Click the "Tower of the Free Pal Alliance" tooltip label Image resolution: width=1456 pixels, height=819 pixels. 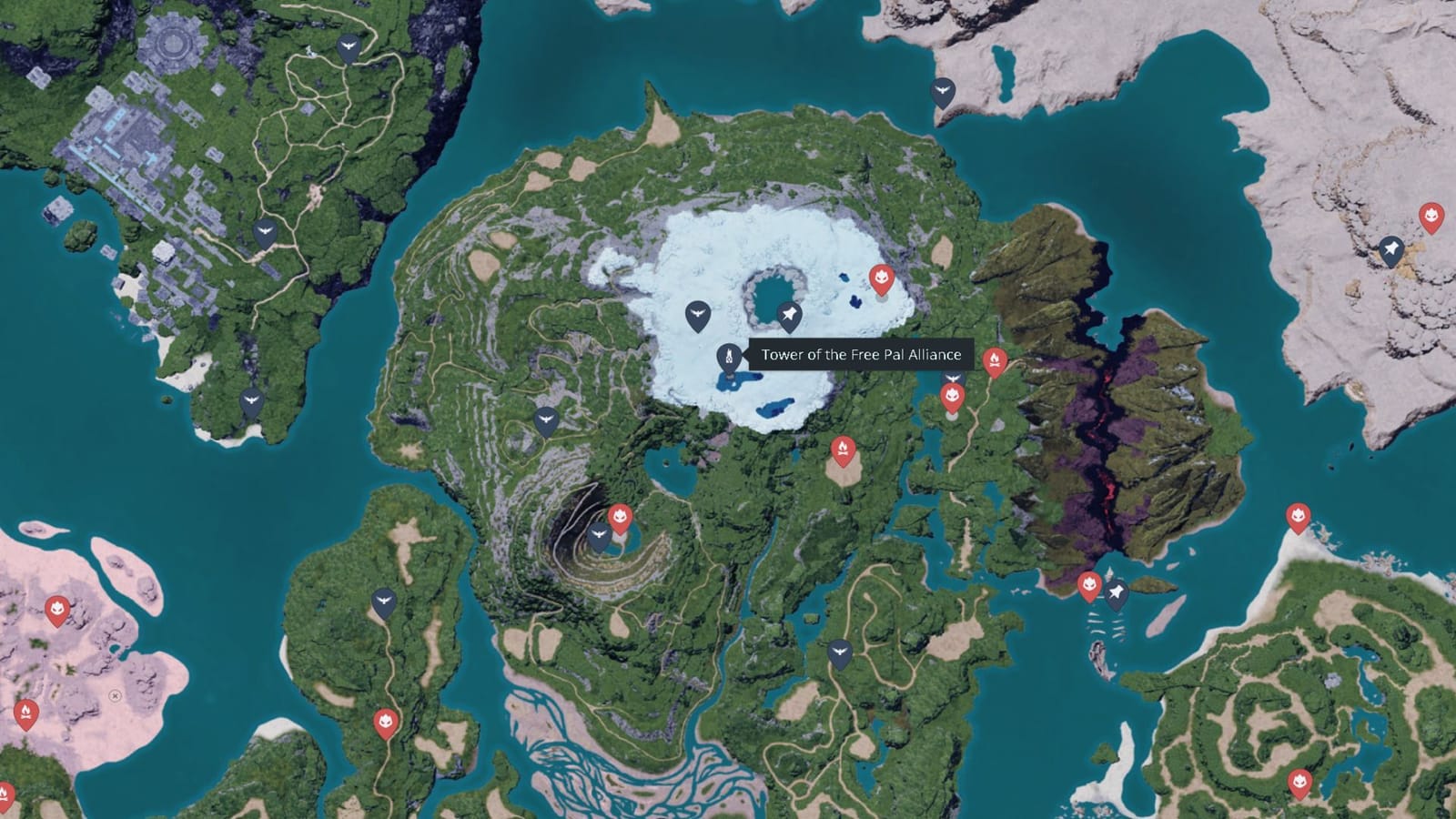coord(861,355)
